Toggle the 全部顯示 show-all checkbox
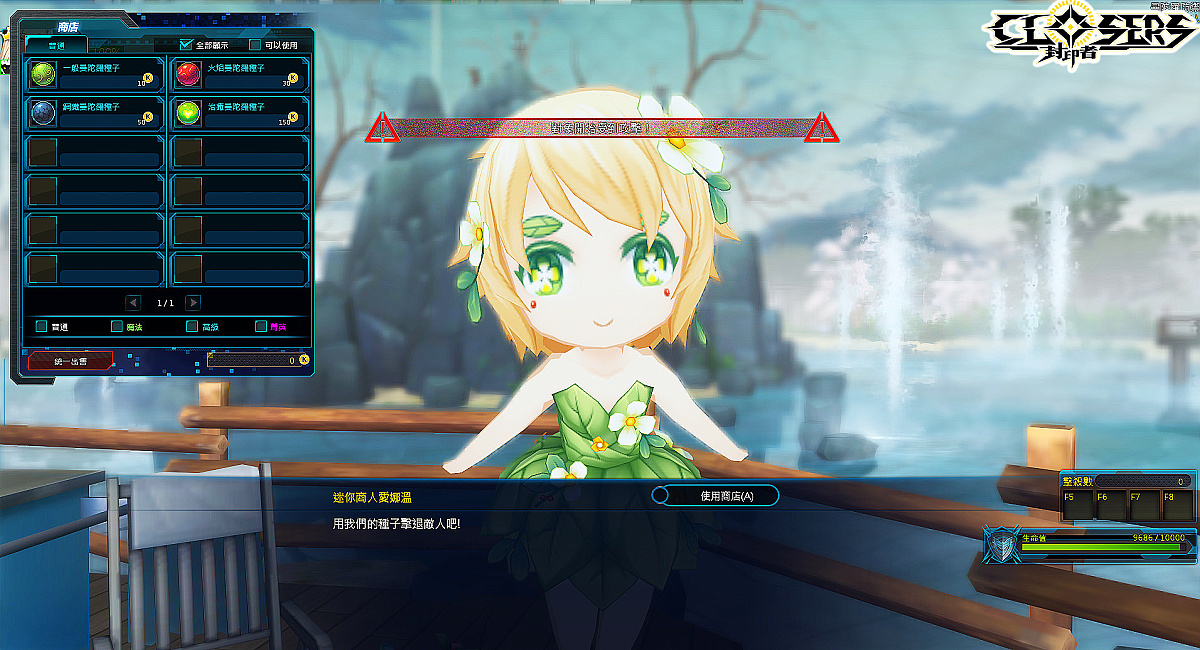The image size is (1200, 650). (186, 45)
